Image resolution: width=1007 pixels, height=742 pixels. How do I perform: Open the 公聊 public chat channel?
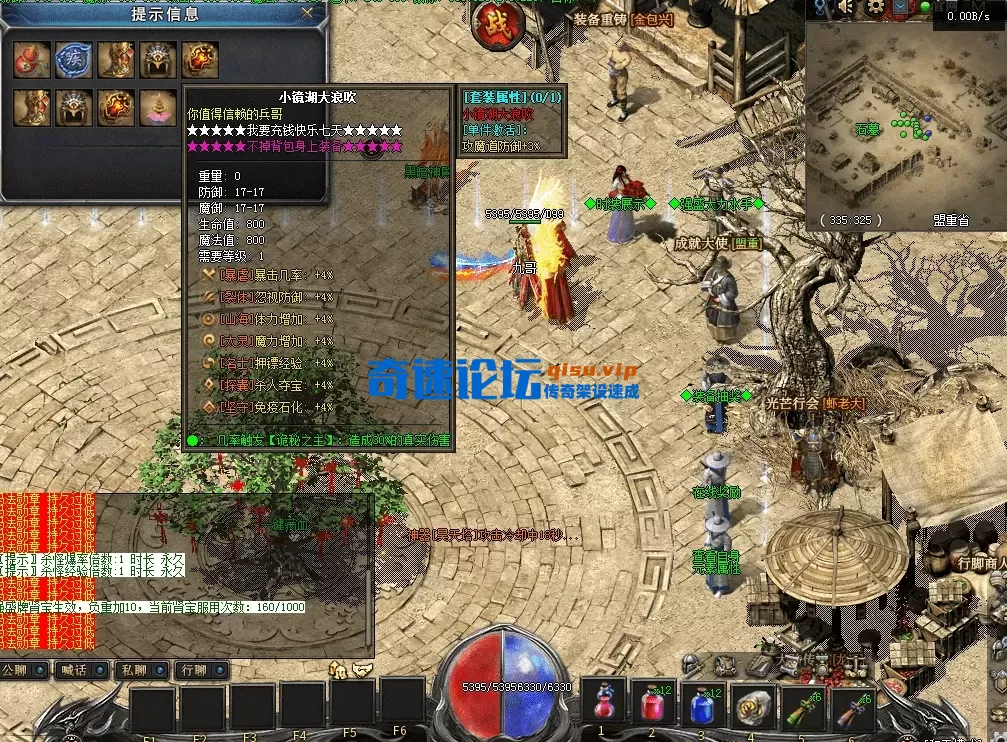pos(24,669)
